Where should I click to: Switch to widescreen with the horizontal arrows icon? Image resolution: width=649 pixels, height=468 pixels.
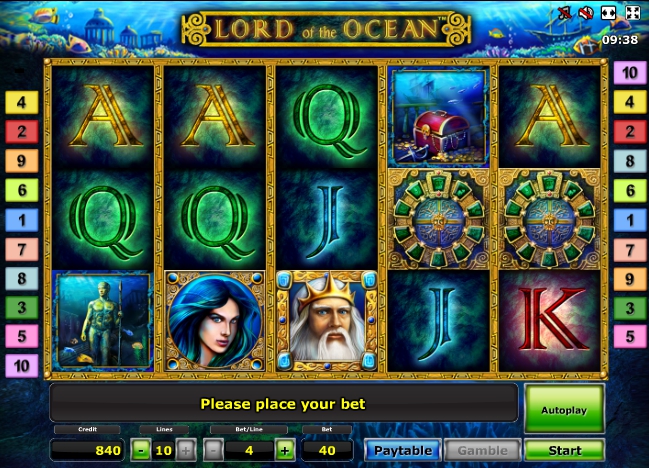609,13
